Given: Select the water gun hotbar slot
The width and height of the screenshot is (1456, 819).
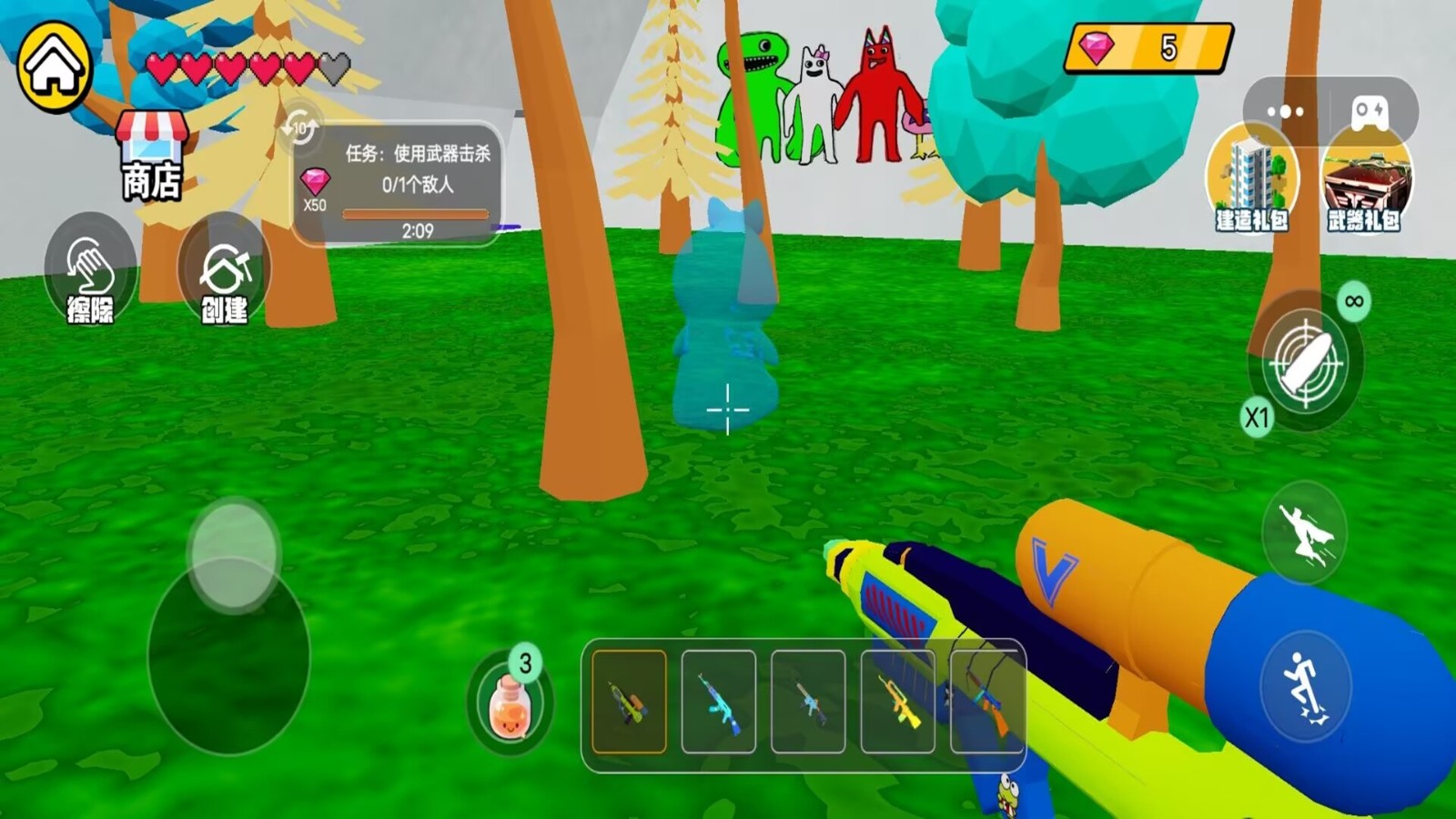Looking at the screenshot, I should [629, 702].
